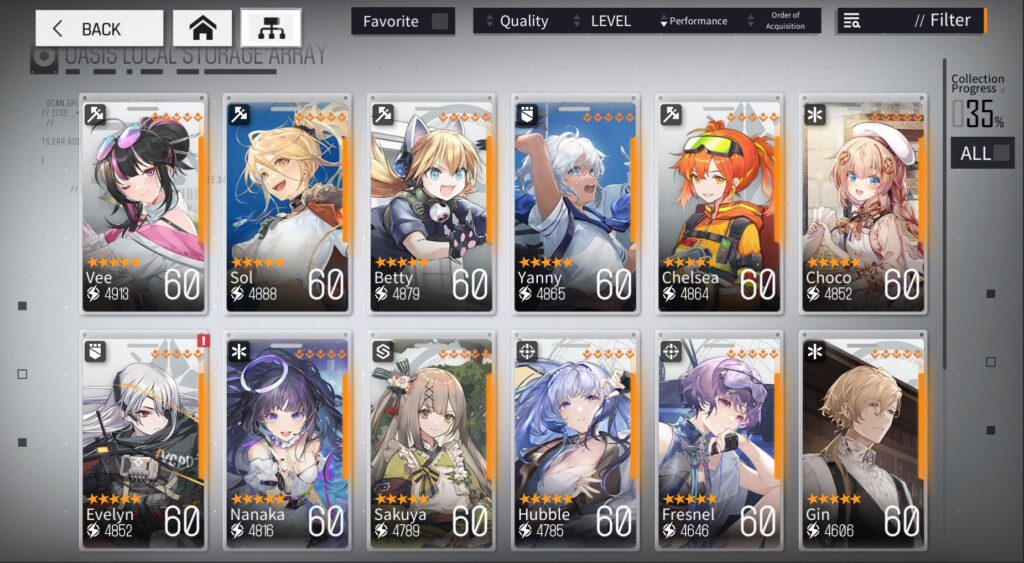Open Betty's character card

[x=431, y=203]
